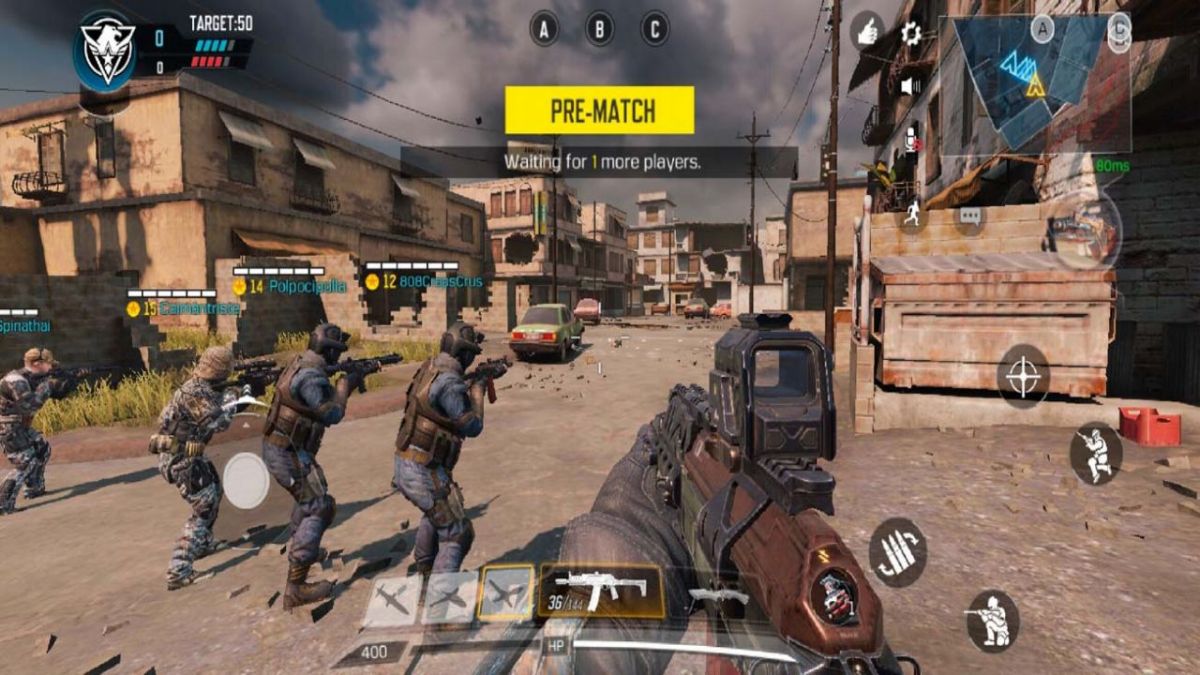Open the scoreboard via team wolf emblem

pos(108,50)
